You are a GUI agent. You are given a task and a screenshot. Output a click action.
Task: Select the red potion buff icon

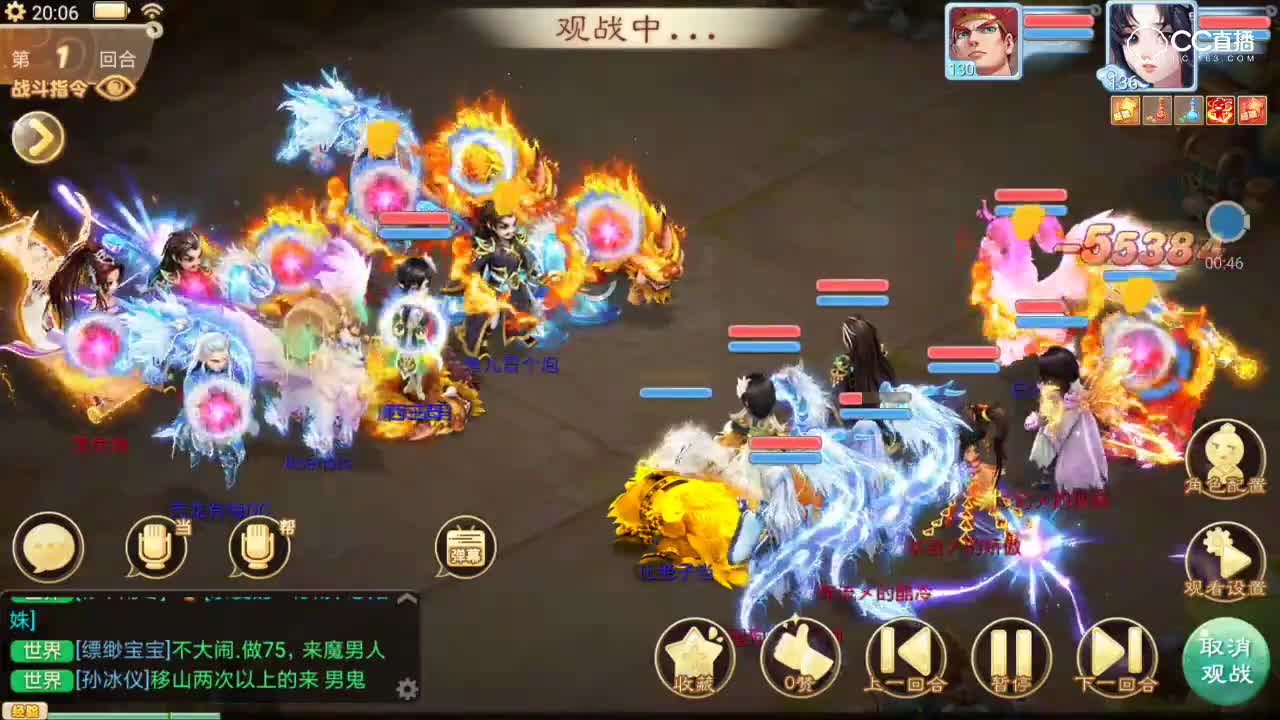1157,110
